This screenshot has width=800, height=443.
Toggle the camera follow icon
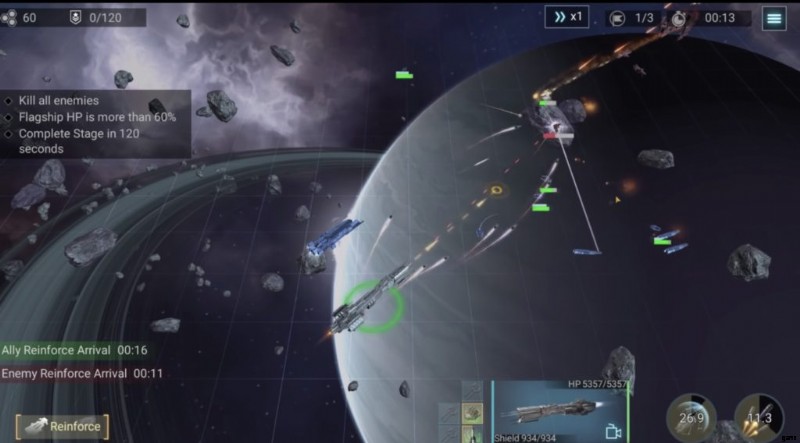pyautogui.click(x=613, y=432)
